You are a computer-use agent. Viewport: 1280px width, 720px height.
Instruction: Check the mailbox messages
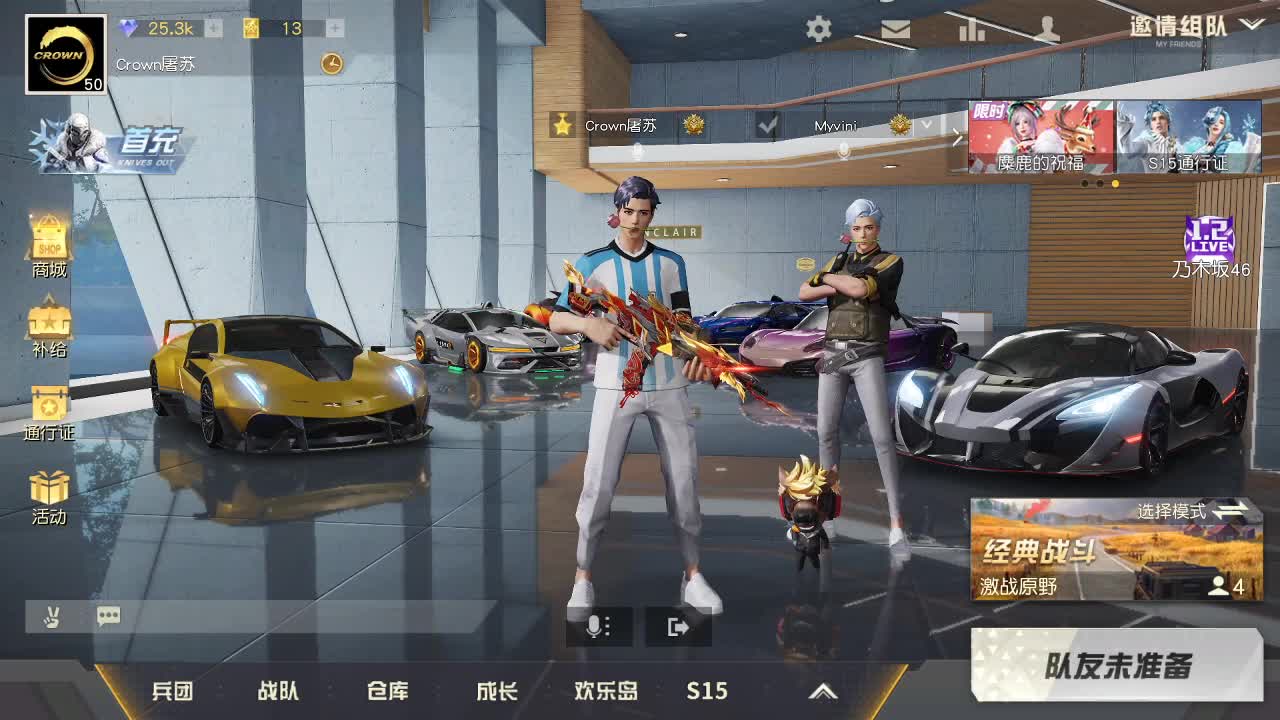point(895,29)
